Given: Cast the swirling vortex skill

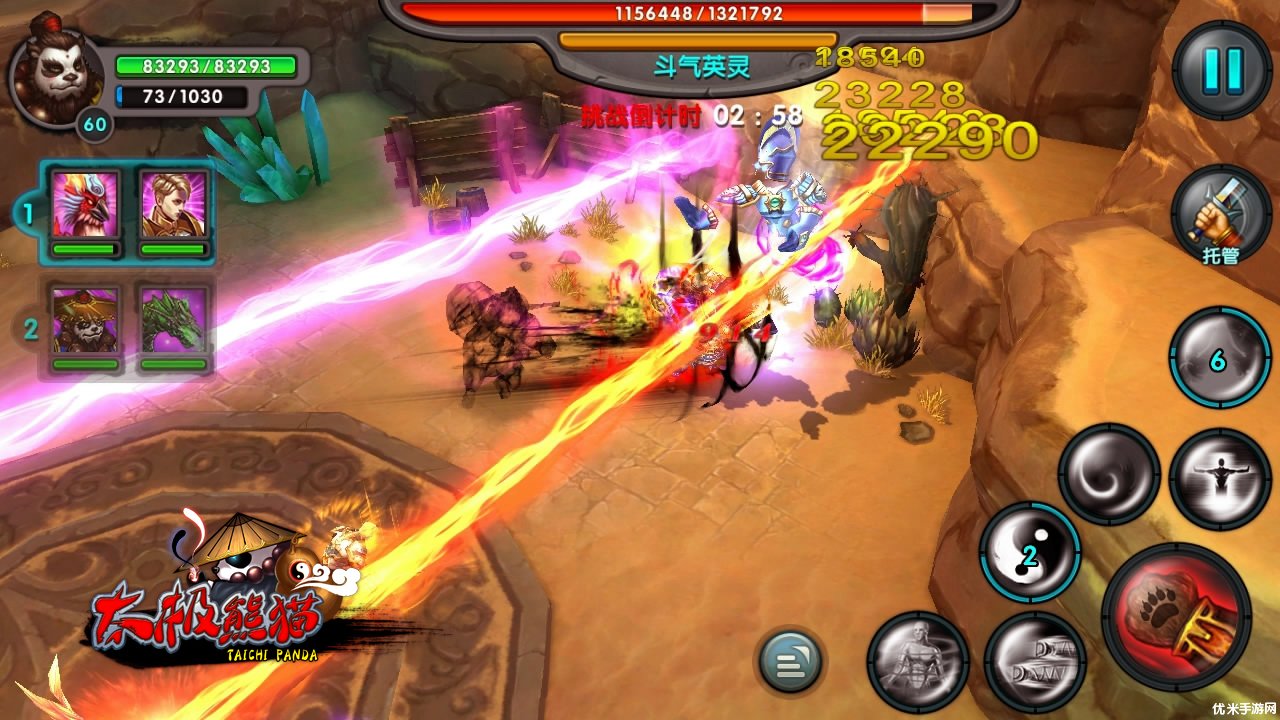Looking at the screenshot, I should pyautogui.click(x=1108, y=474).
